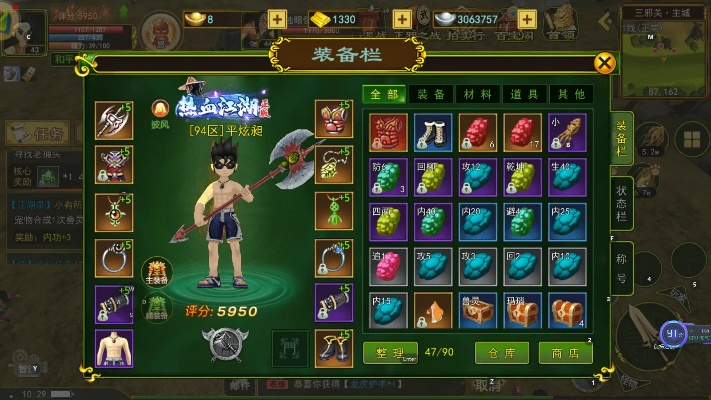
Task: Close the equipment panel
Action: 604,63
